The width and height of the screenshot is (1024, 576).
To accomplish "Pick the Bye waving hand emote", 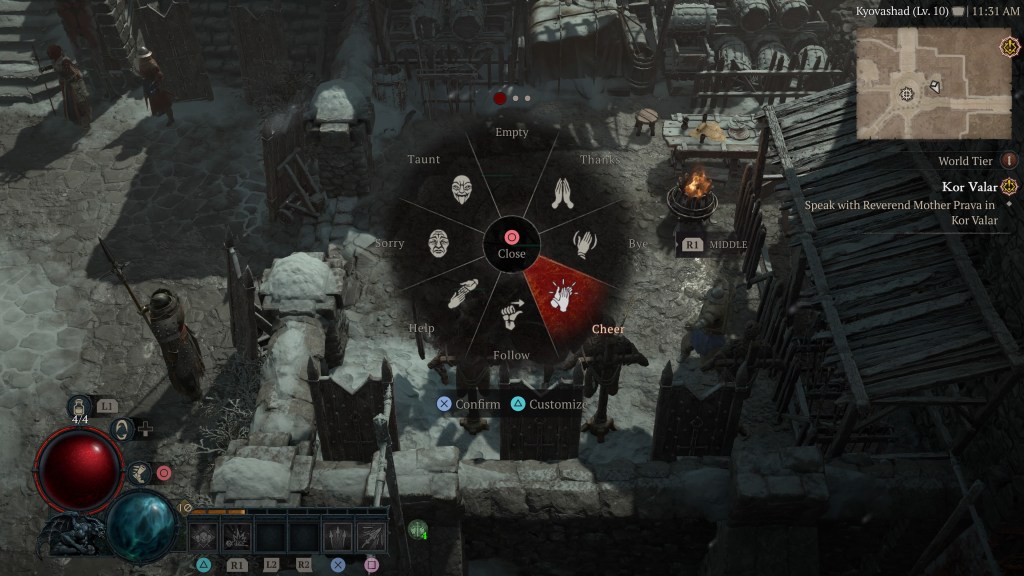I will coord(587,244).
